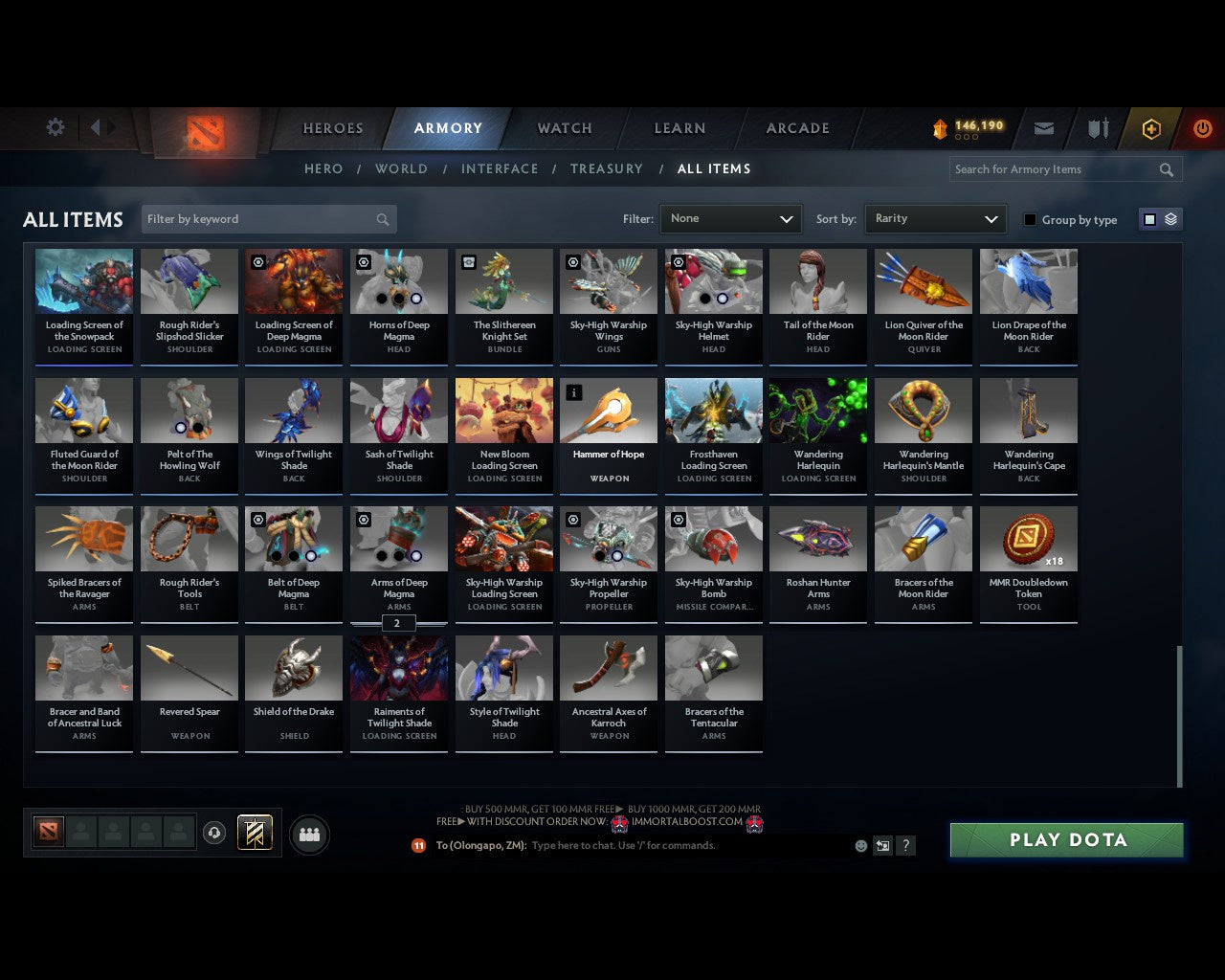Toggle the grid view square icon

pyautogui.click(x=1149, y=219)
